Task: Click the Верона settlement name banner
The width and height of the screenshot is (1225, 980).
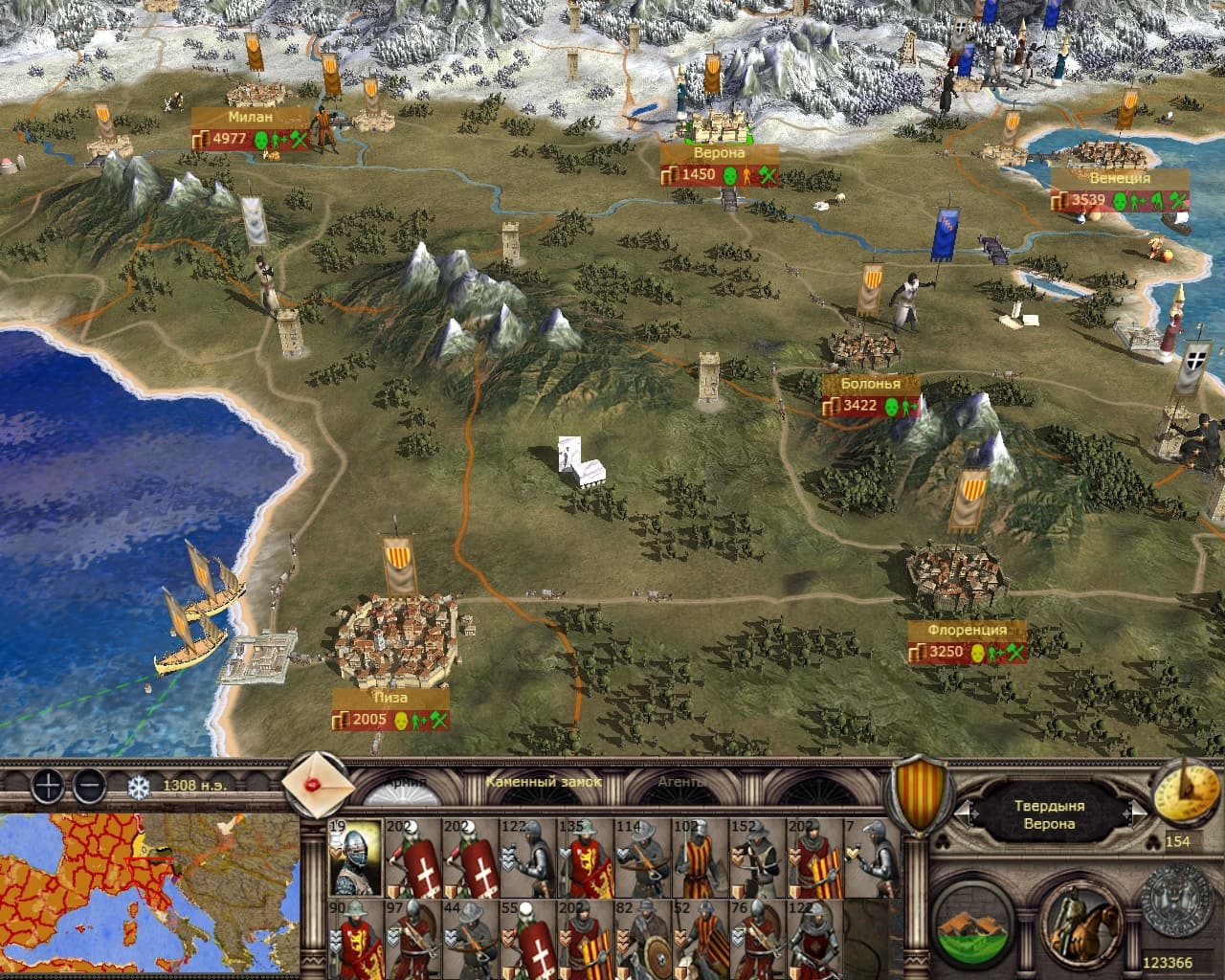Action: (x=719, y=153)
